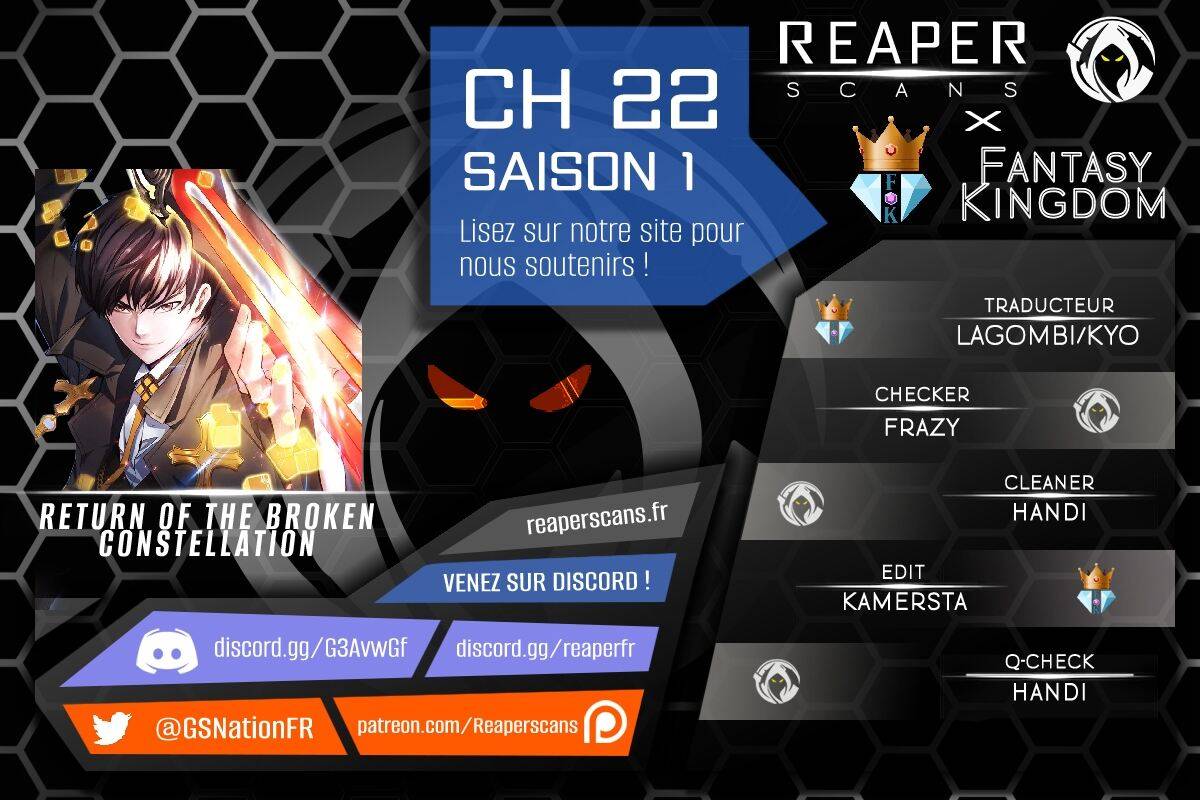Visit the @GSNationFR Twitter handle
1200x800 pixels.
point(234,729)
